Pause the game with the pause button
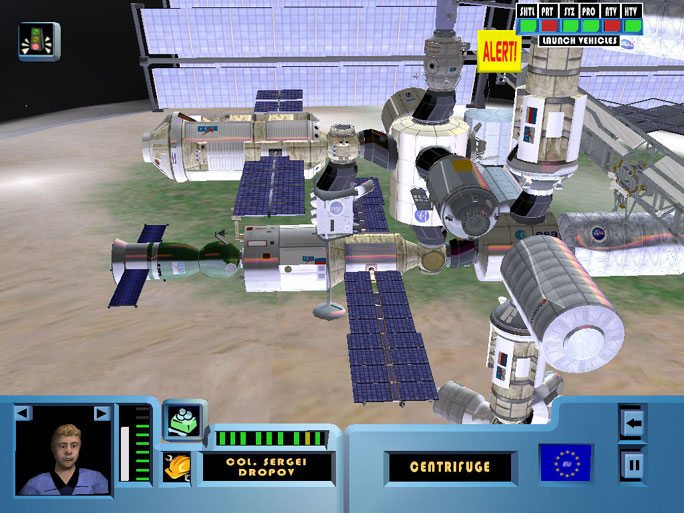 pos(631,463)
